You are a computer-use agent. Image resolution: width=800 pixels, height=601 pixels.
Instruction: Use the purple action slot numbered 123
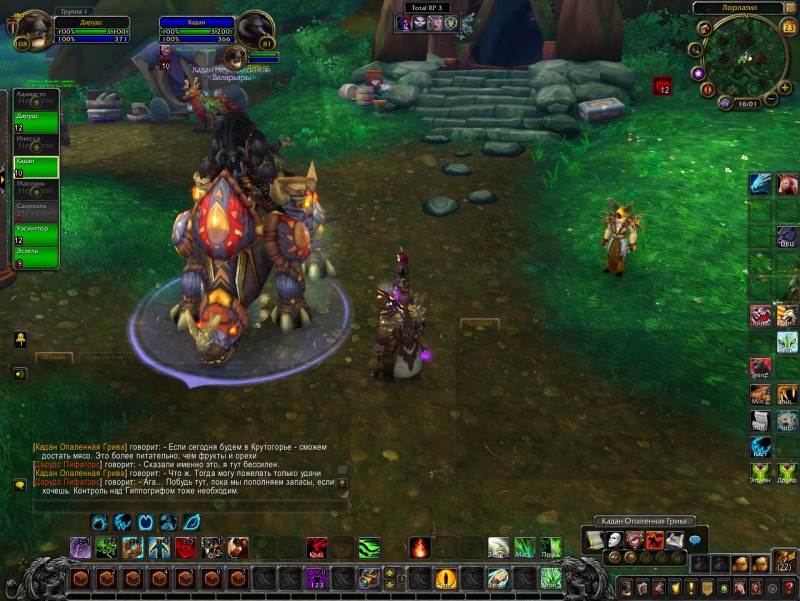[x=316, y=578]
